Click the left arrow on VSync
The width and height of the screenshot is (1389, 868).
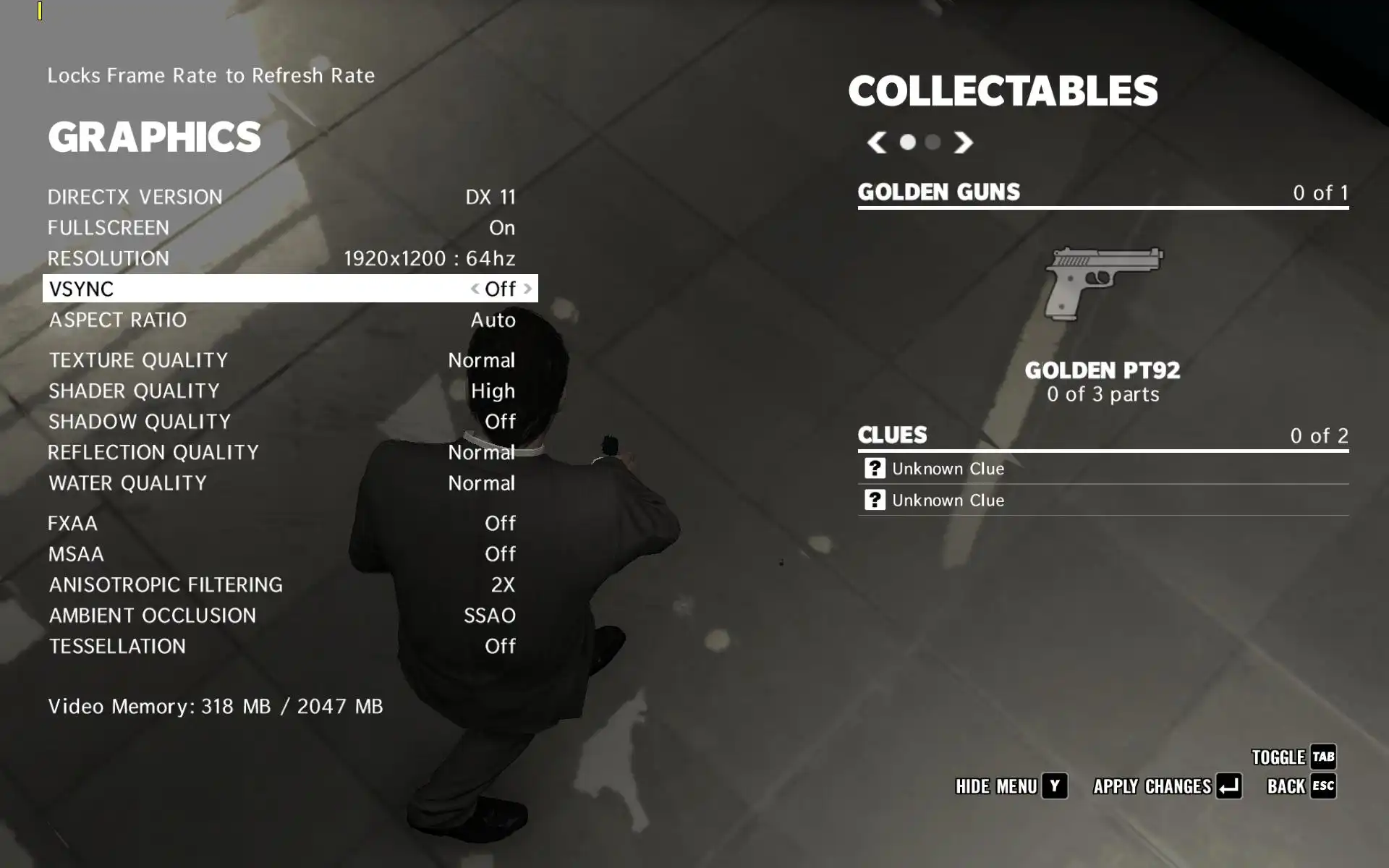(x=475, y=289)
